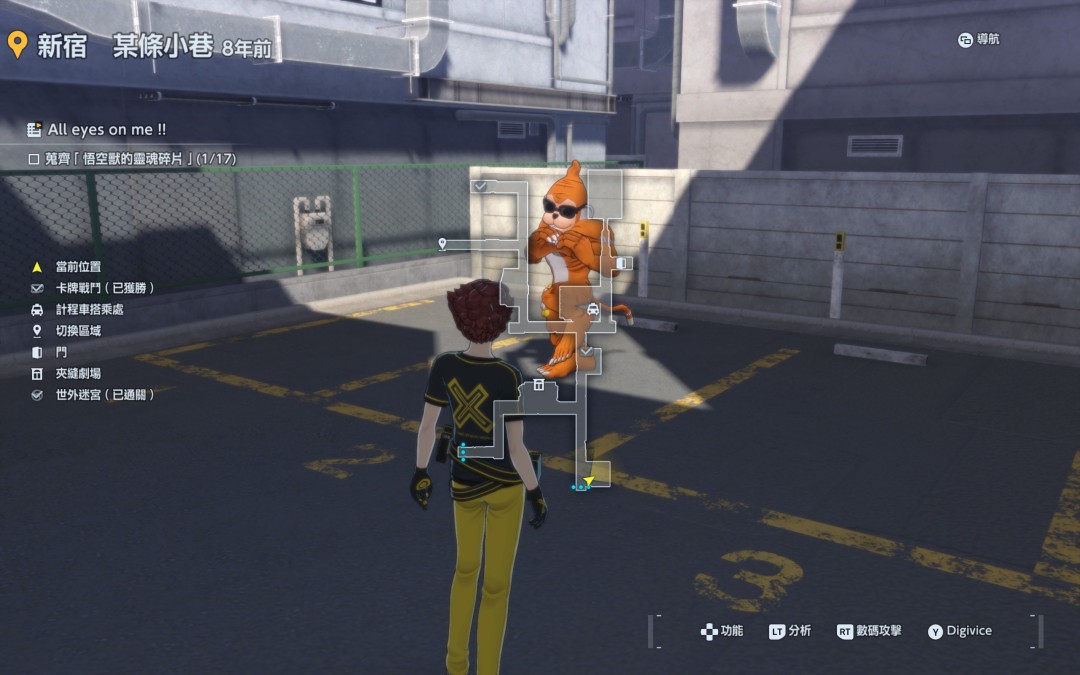Image resolution: width=1080 pixels, height=675 pixels.
Task: Click the 新宿 location pin icon
Action: click(x=17, y=45)
